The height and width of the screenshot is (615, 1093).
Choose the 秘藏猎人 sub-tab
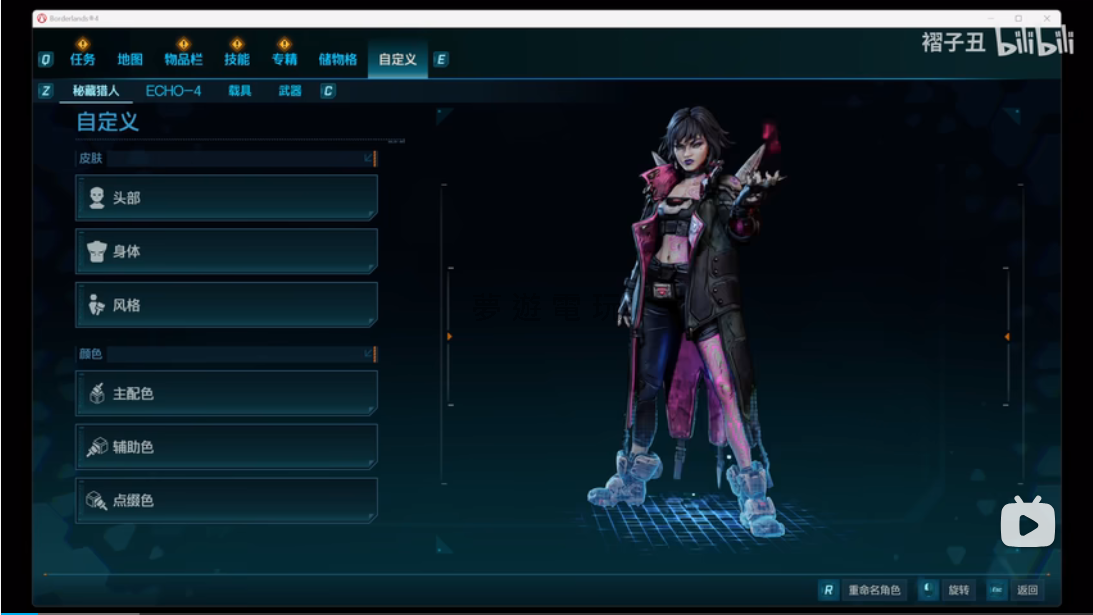(96, 91)
